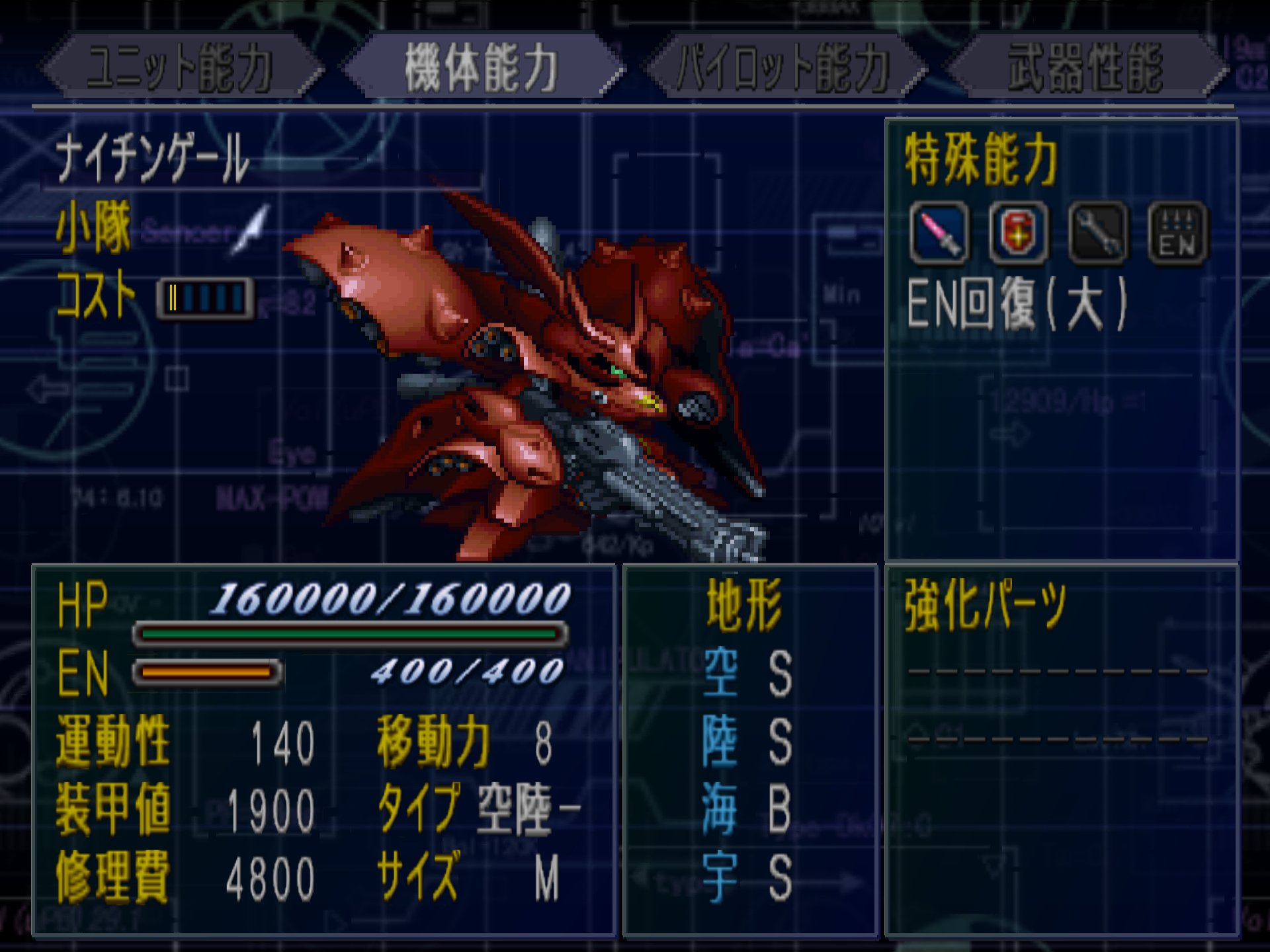
Task: Switch to the ユニット能力 tab
Action: click(x=180, y=67)
